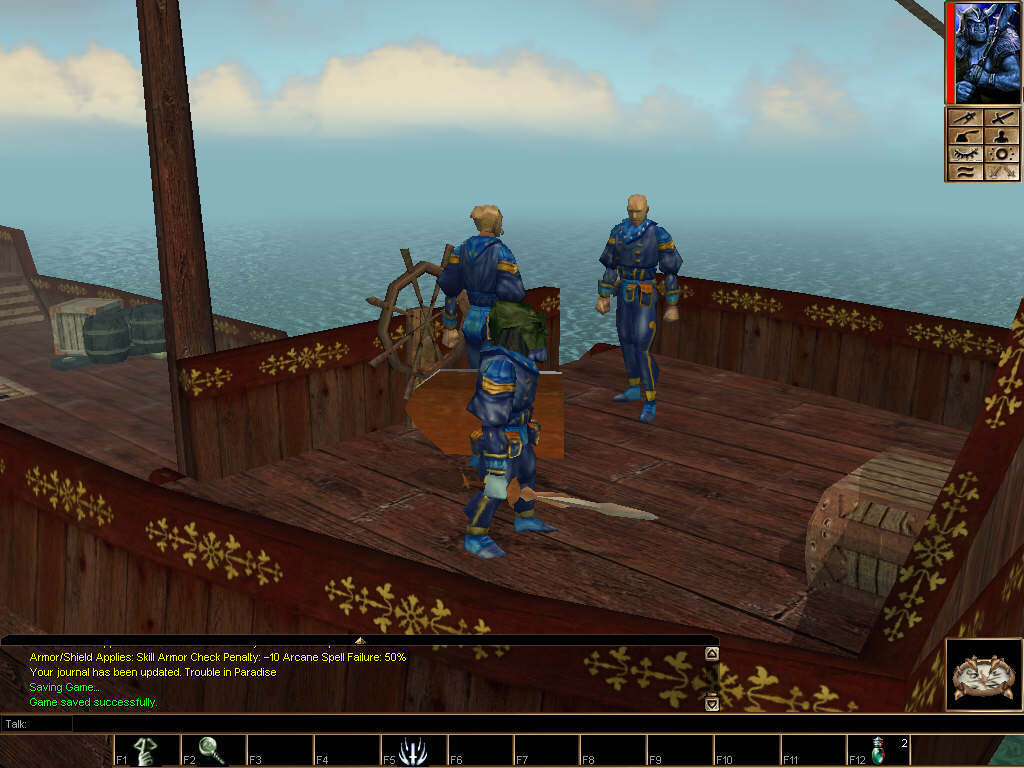
Task: Select the single sword panel button
Action: 964,118
